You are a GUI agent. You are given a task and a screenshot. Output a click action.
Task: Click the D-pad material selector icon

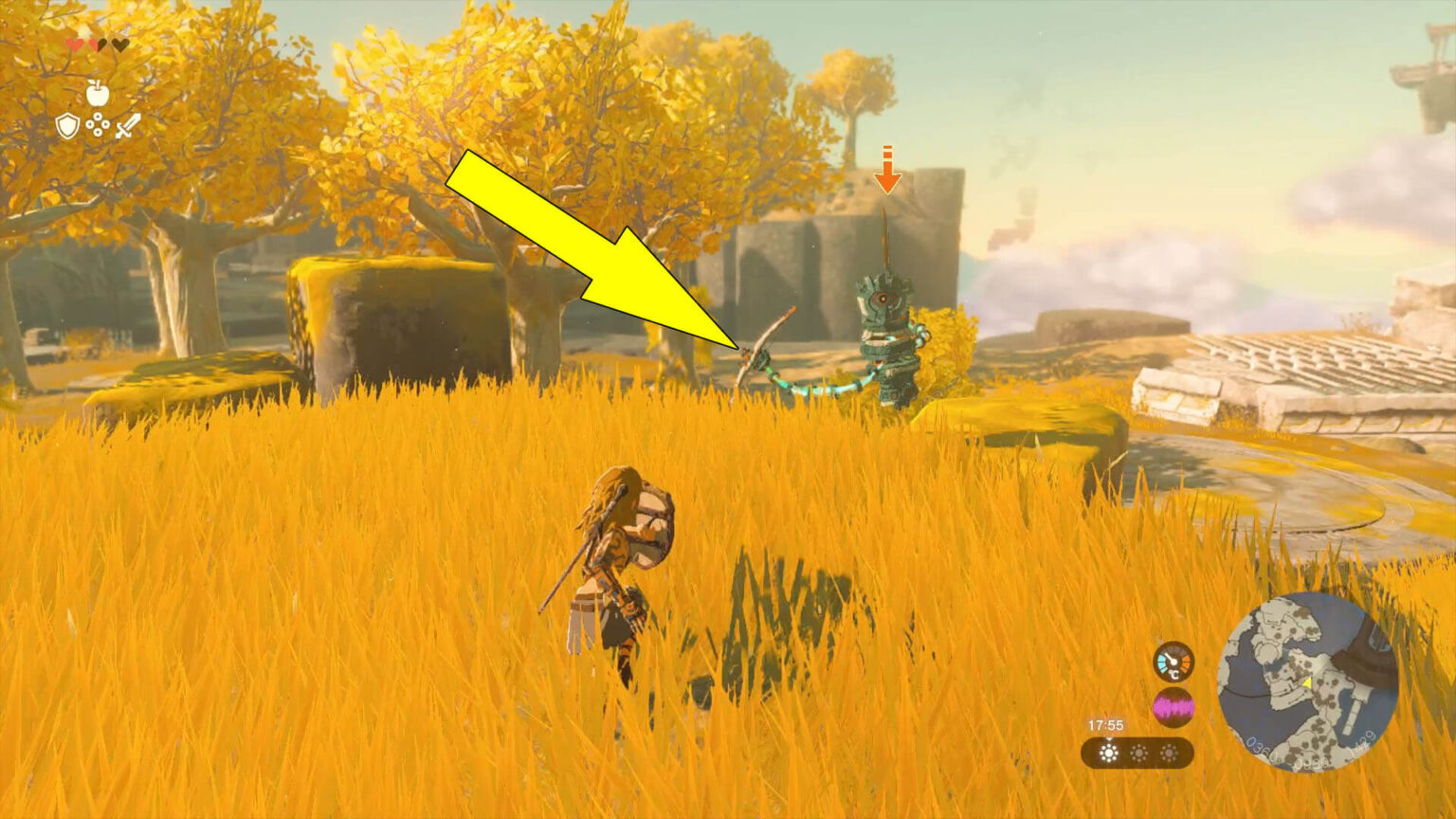[x=98, y=126]
